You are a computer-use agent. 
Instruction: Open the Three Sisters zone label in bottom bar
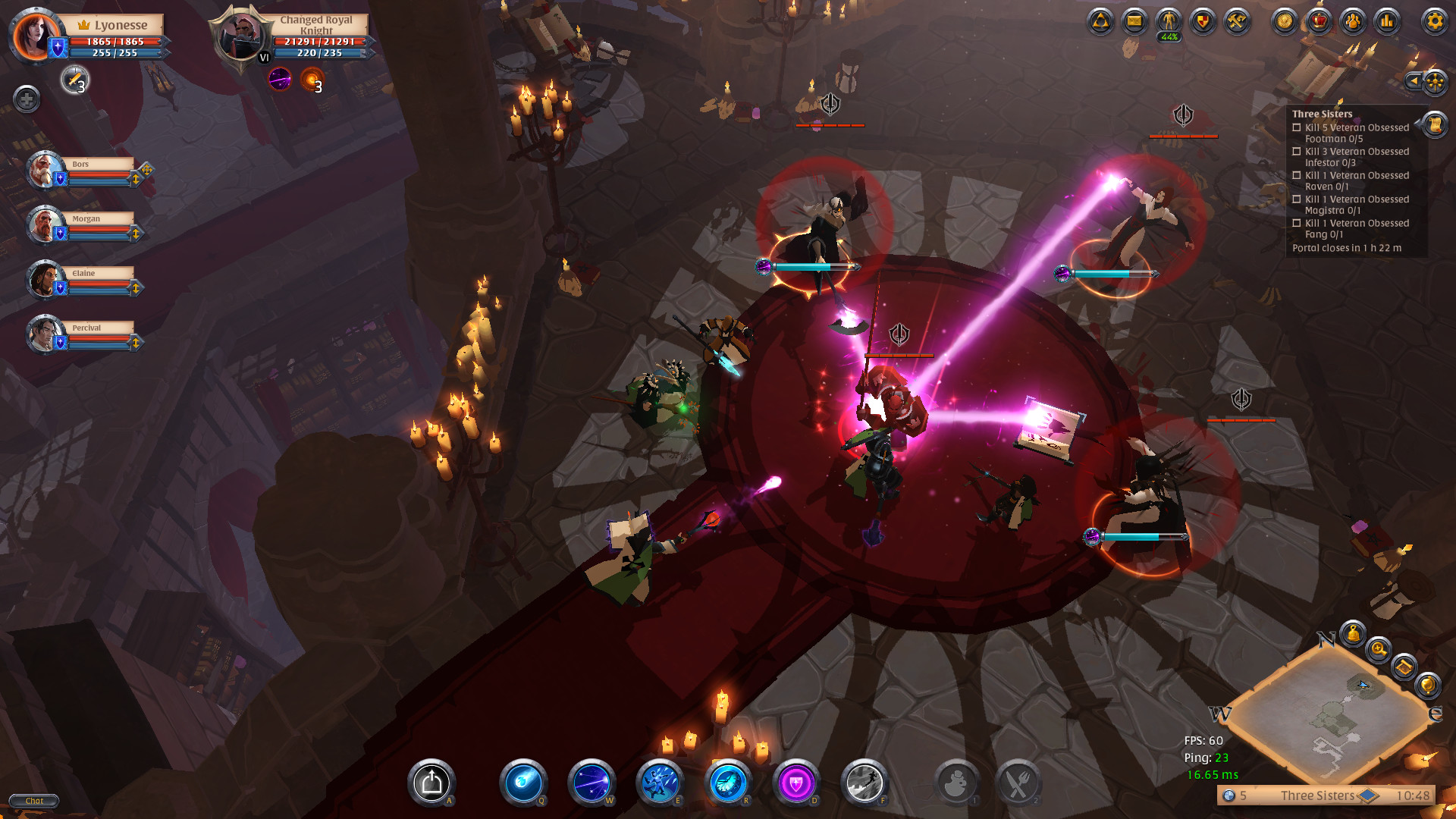(1316, 796)
